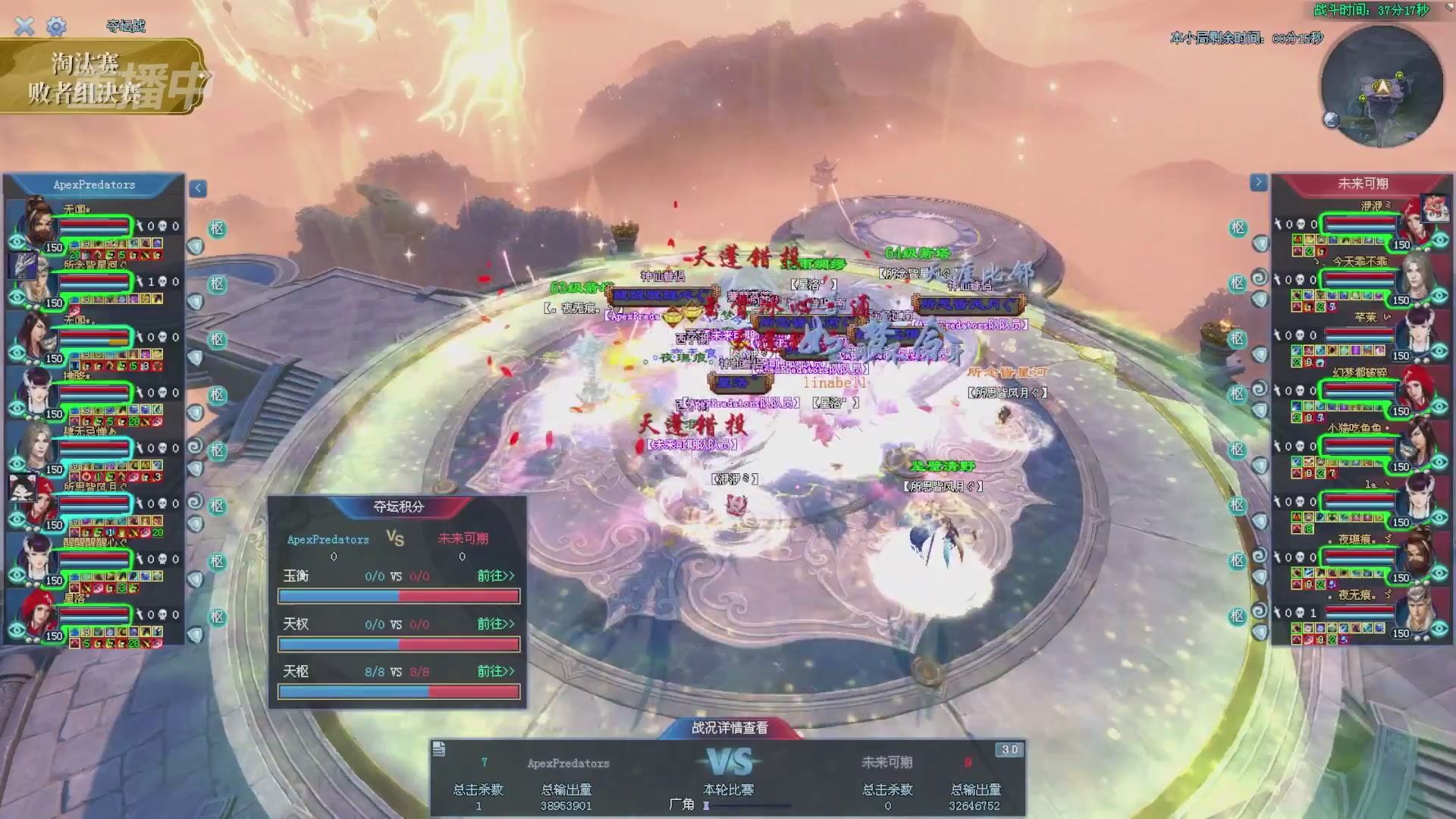
Task: Watch player 洢洢 through the eye icon
Action: click(1439, 240)
